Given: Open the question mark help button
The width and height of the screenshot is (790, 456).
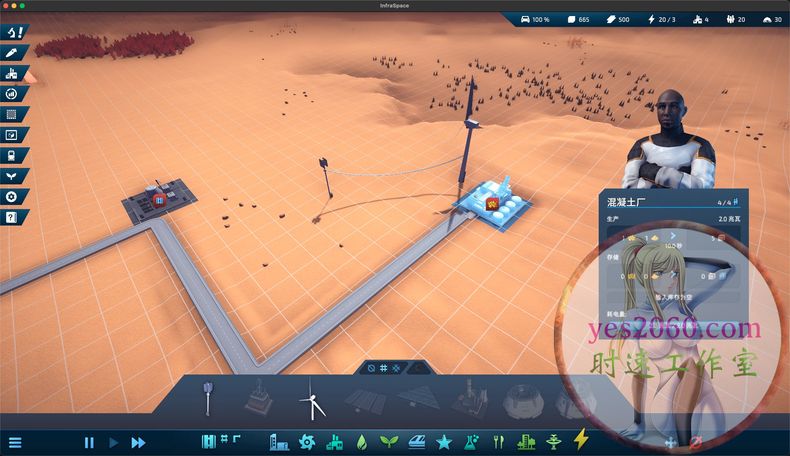Looking at the screenshot, I should point(11,216).
